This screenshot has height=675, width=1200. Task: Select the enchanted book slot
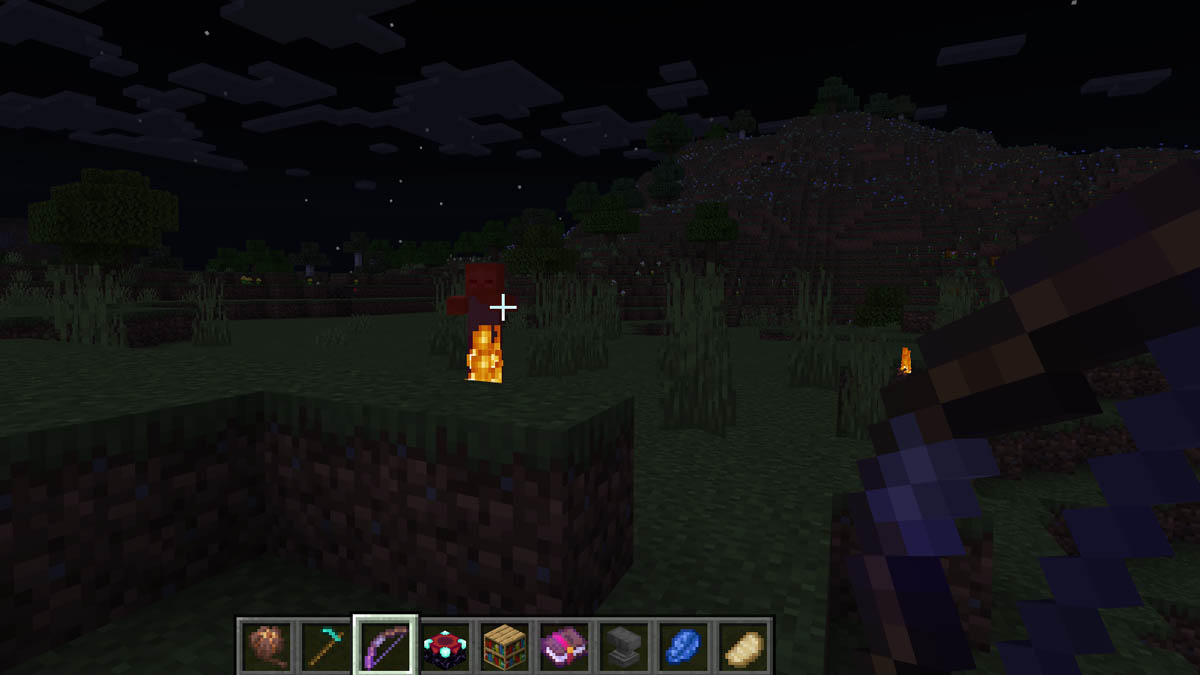click(x=563, y=645)
